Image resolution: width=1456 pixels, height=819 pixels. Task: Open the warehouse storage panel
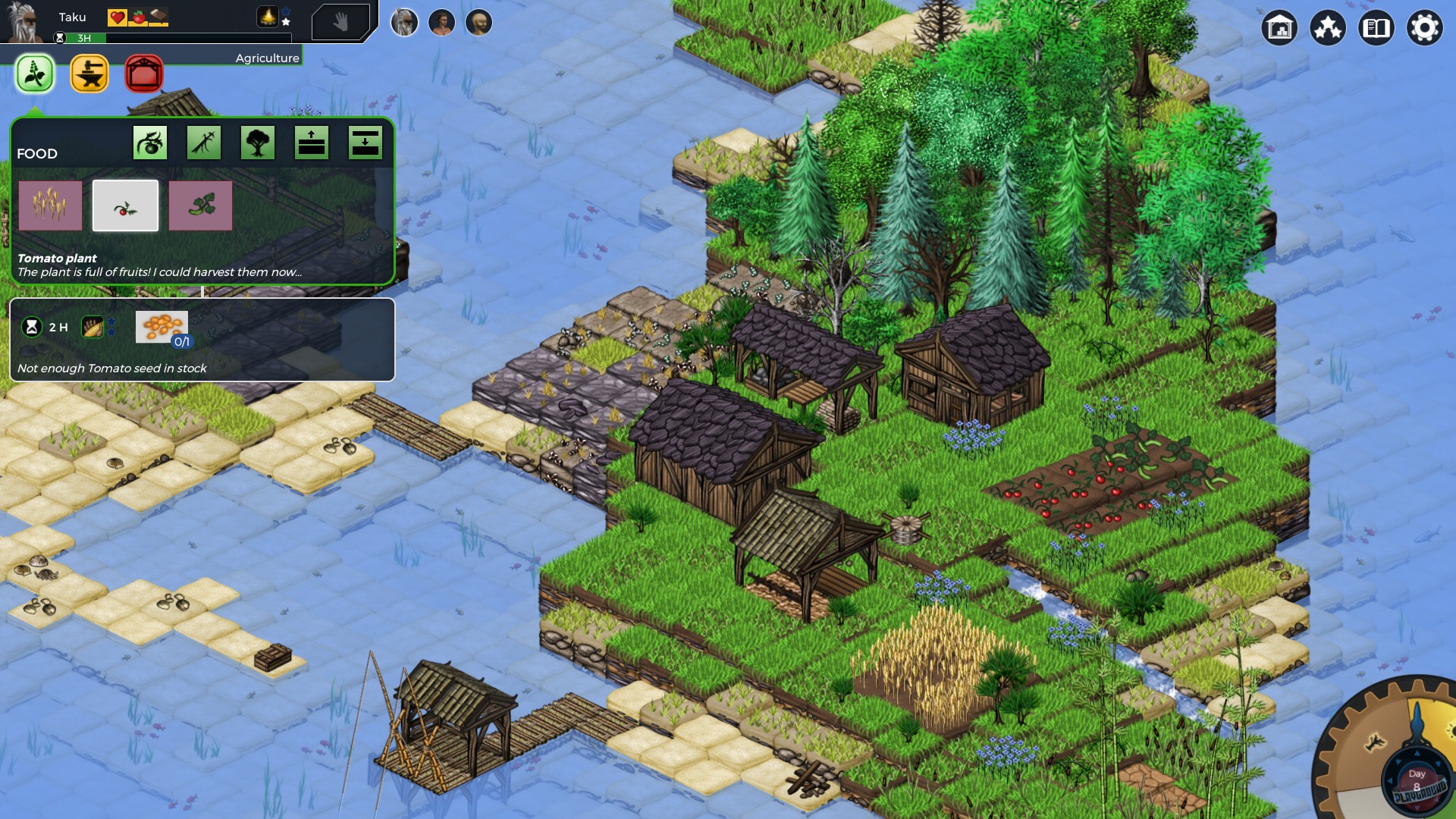pyautogui.click(x=1280, y=28)
